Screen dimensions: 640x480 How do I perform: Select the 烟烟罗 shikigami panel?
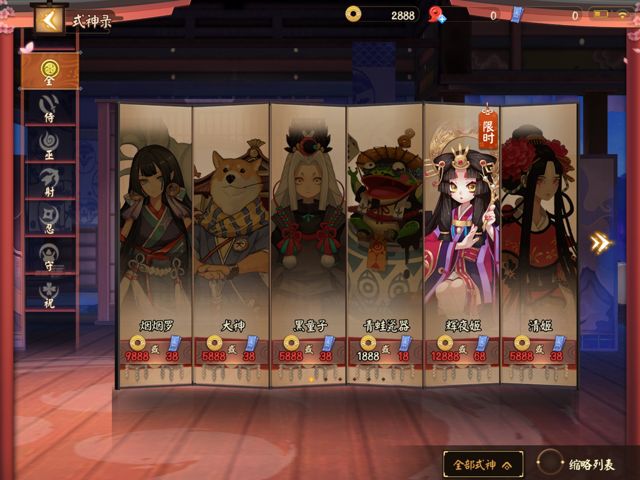tap(155, 240)
